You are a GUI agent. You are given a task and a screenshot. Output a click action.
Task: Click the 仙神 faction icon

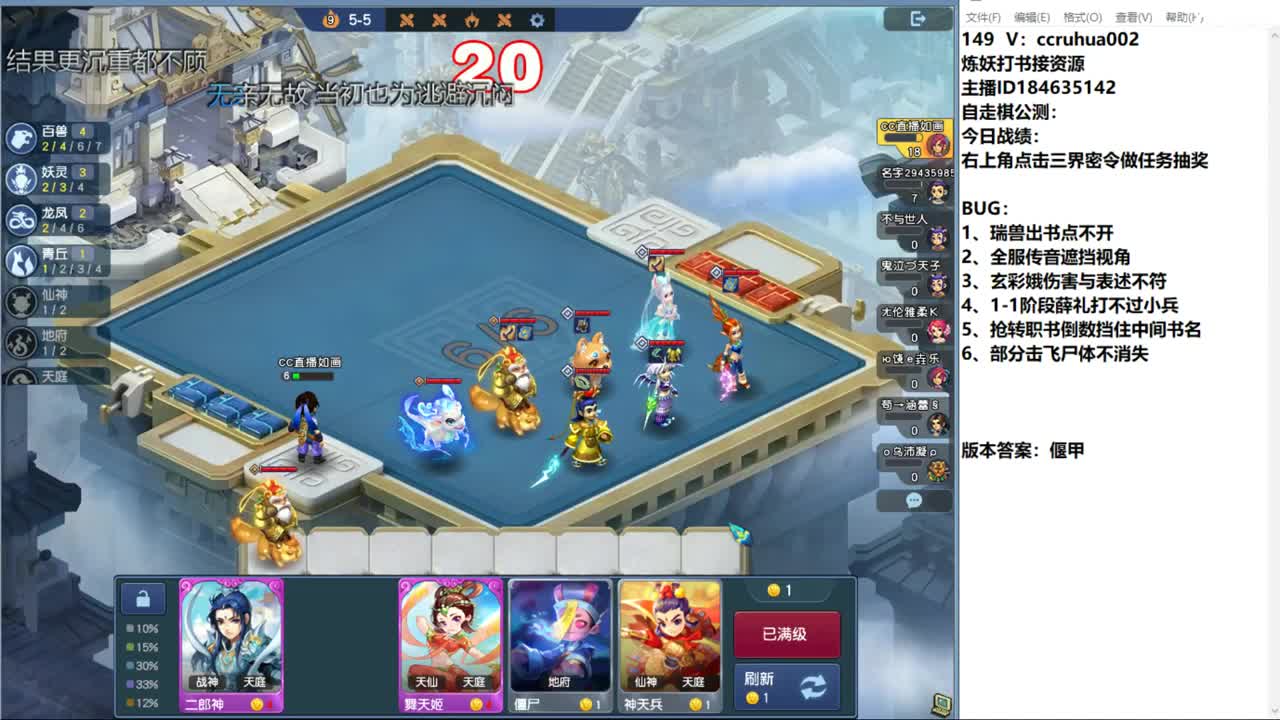(22, 303)
